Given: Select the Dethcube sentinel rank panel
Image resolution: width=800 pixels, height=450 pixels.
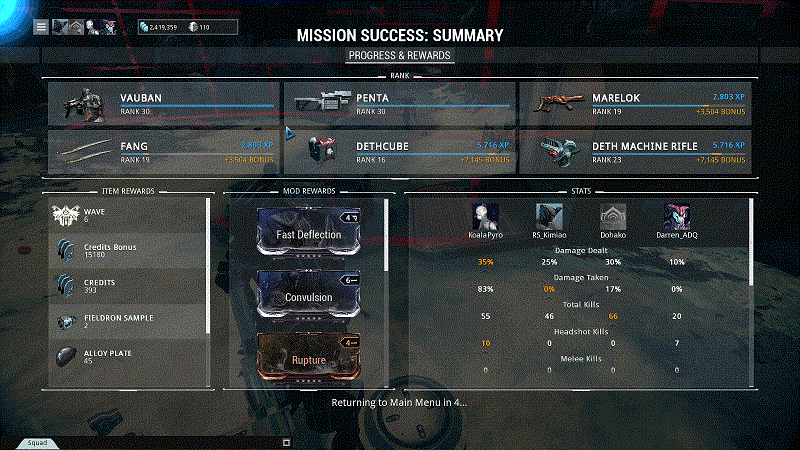Looking at the screenshot, I should [400, 152].
